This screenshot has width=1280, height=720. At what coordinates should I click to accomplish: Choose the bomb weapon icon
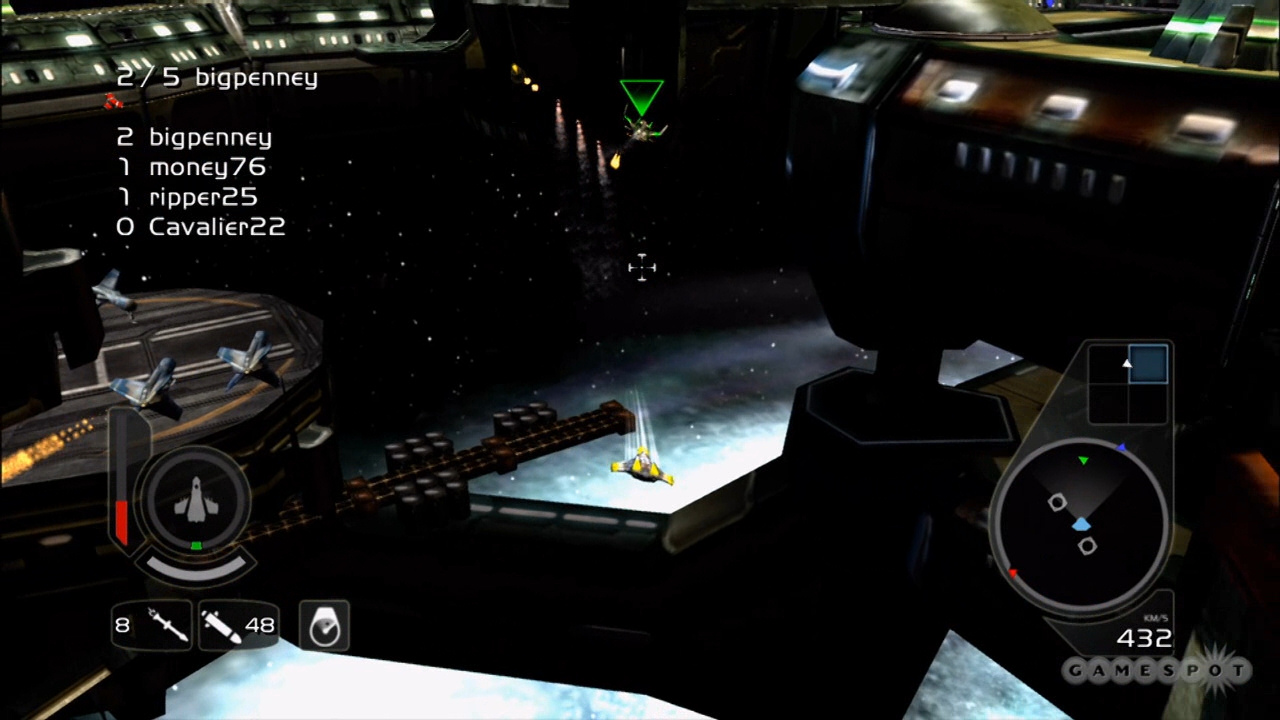[x=221, y=626]
